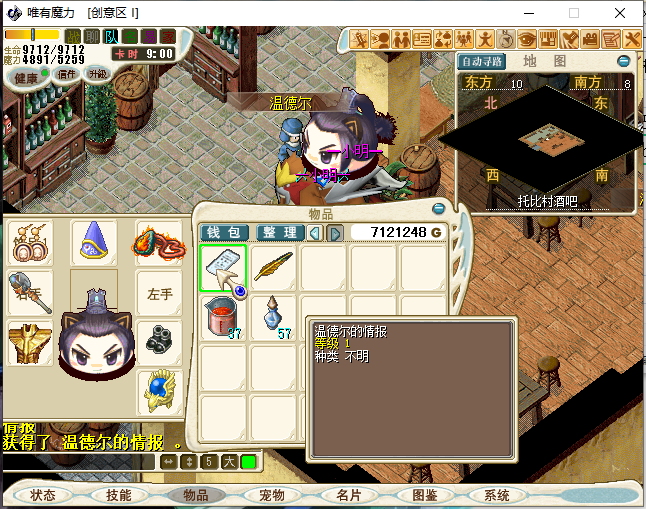This screenshot has width=646, height=509.
Task: Open the 钱包 wallet button
Action: point(225,233)
